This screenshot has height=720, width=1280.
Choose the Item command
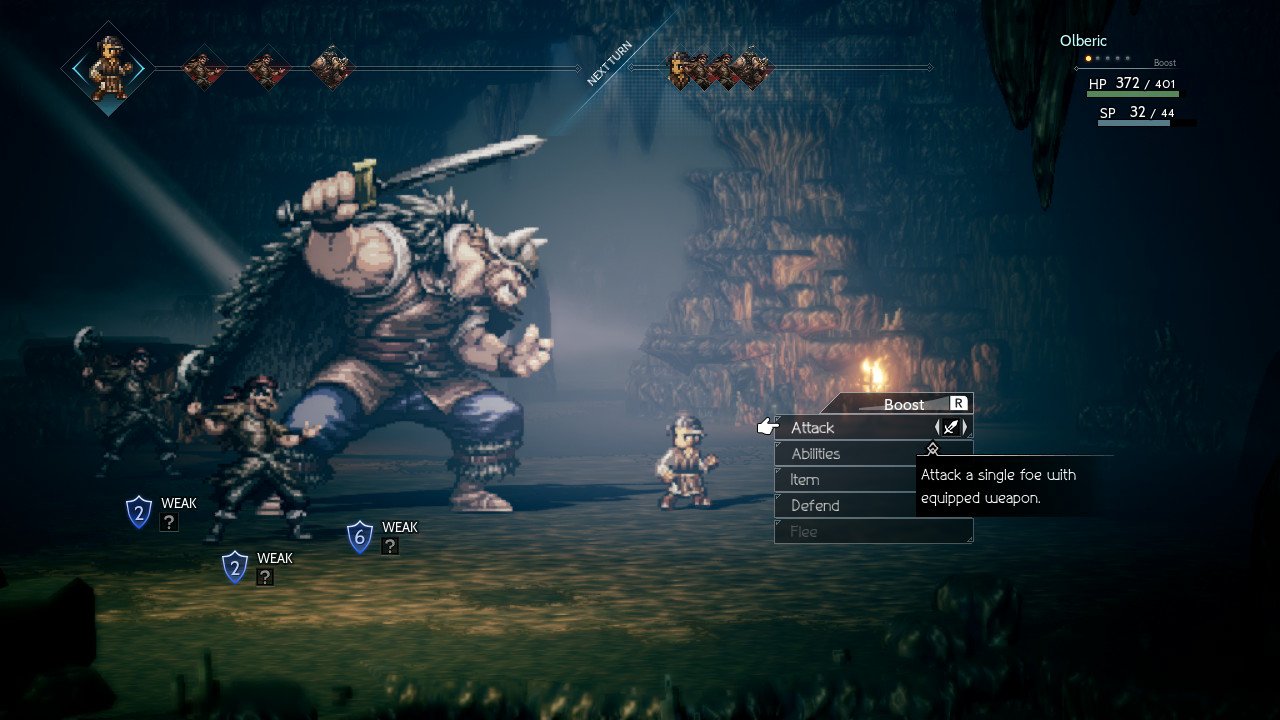pos(805,480)
